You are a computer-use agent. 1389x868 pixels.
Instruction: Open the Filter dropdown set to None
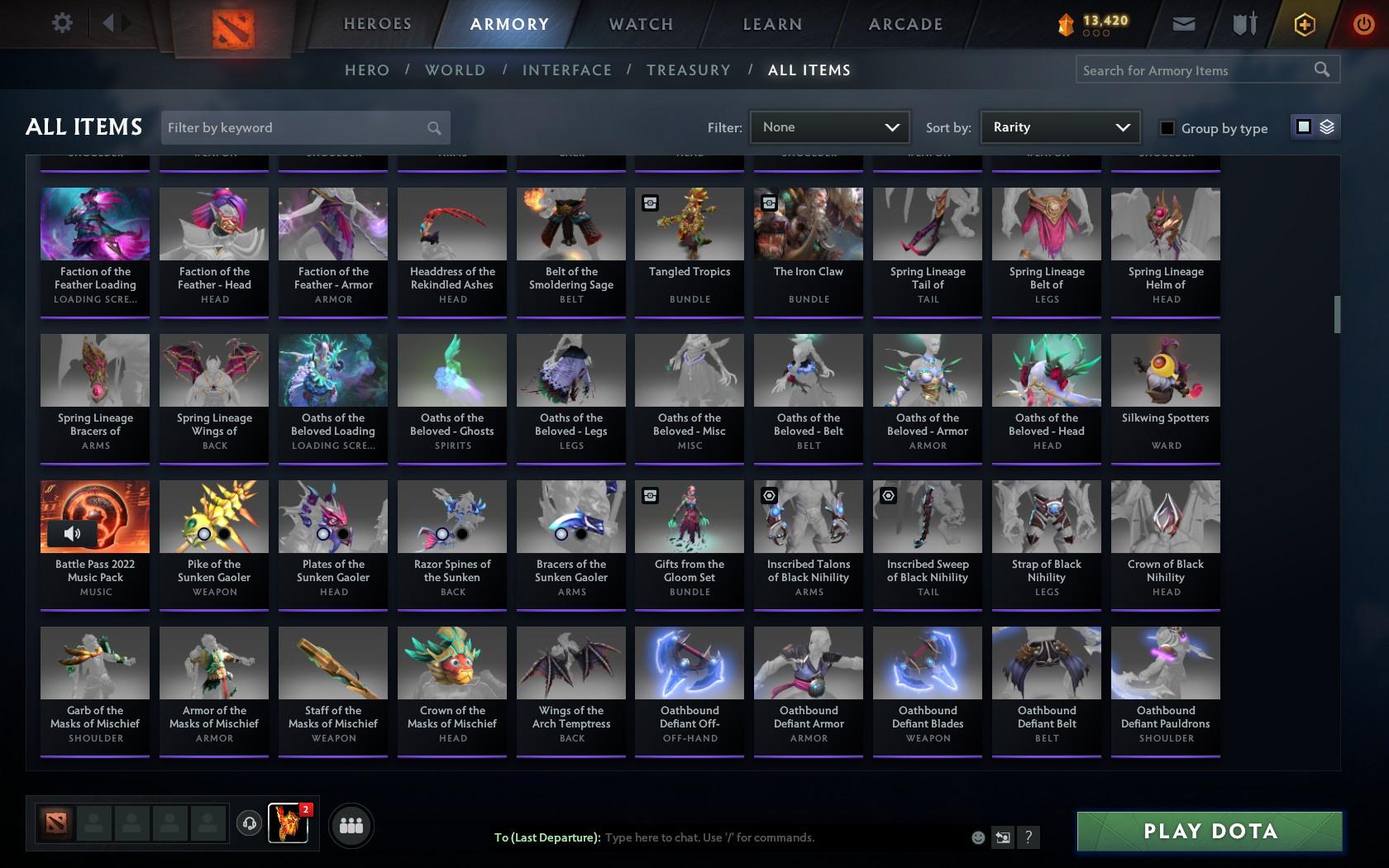(x=829, y=127)
